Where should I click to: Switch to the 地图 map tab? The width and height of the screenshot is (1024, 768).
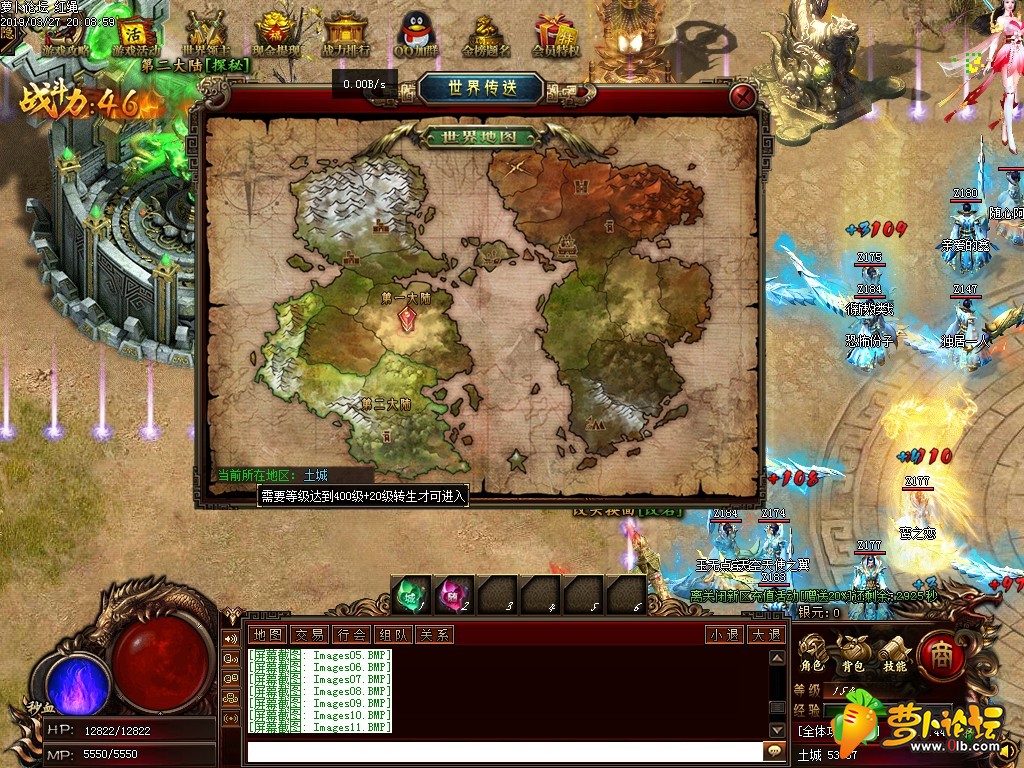(267, 634)
